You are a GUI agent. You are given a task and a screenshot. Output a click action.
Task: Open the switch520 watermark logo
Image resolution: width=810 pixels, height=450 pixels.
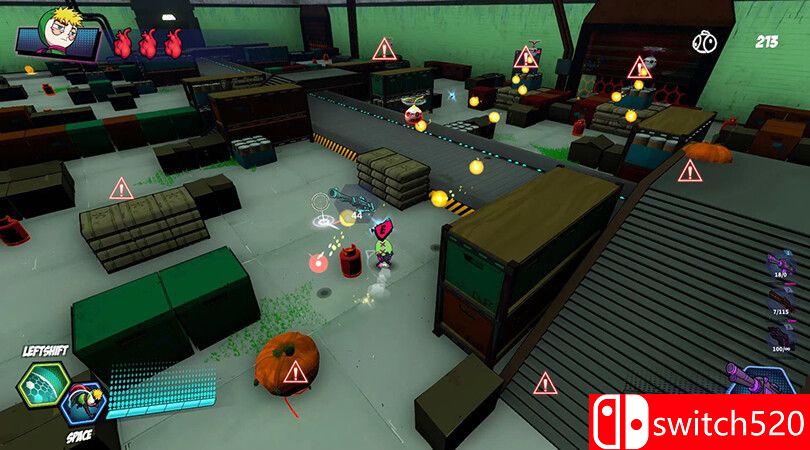click(698, 422)
